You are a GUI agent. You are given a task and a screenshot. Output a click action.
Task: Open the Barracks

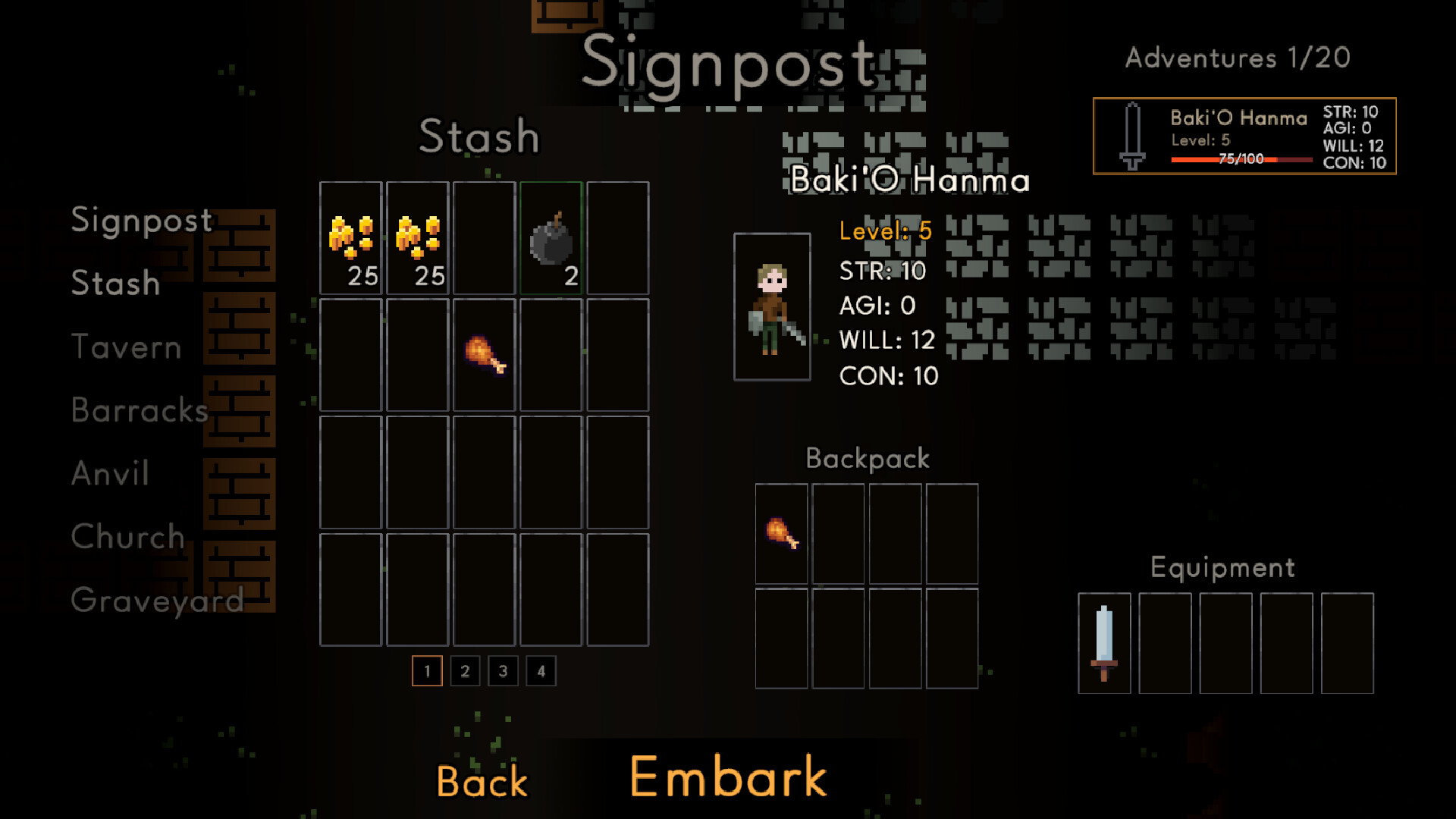[x=140, y=410]
